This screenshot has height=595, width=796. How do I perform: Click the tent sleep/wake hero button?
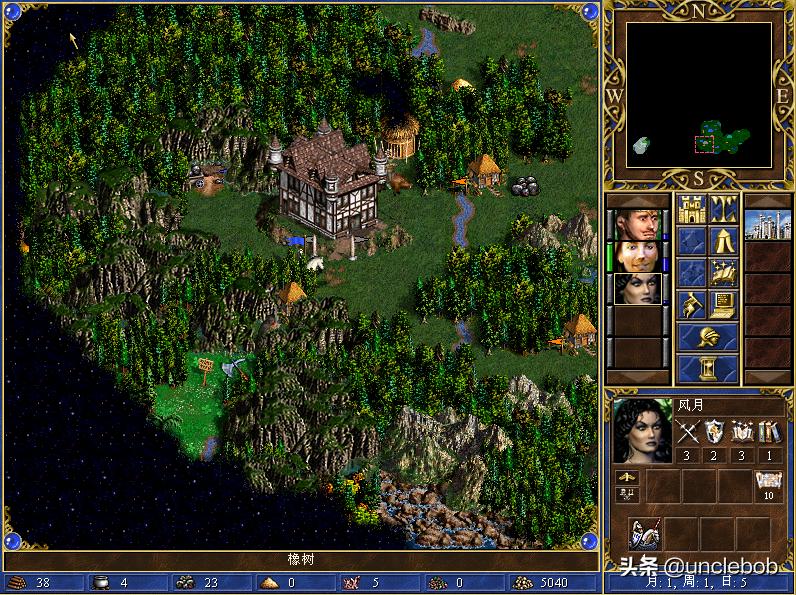723,241
